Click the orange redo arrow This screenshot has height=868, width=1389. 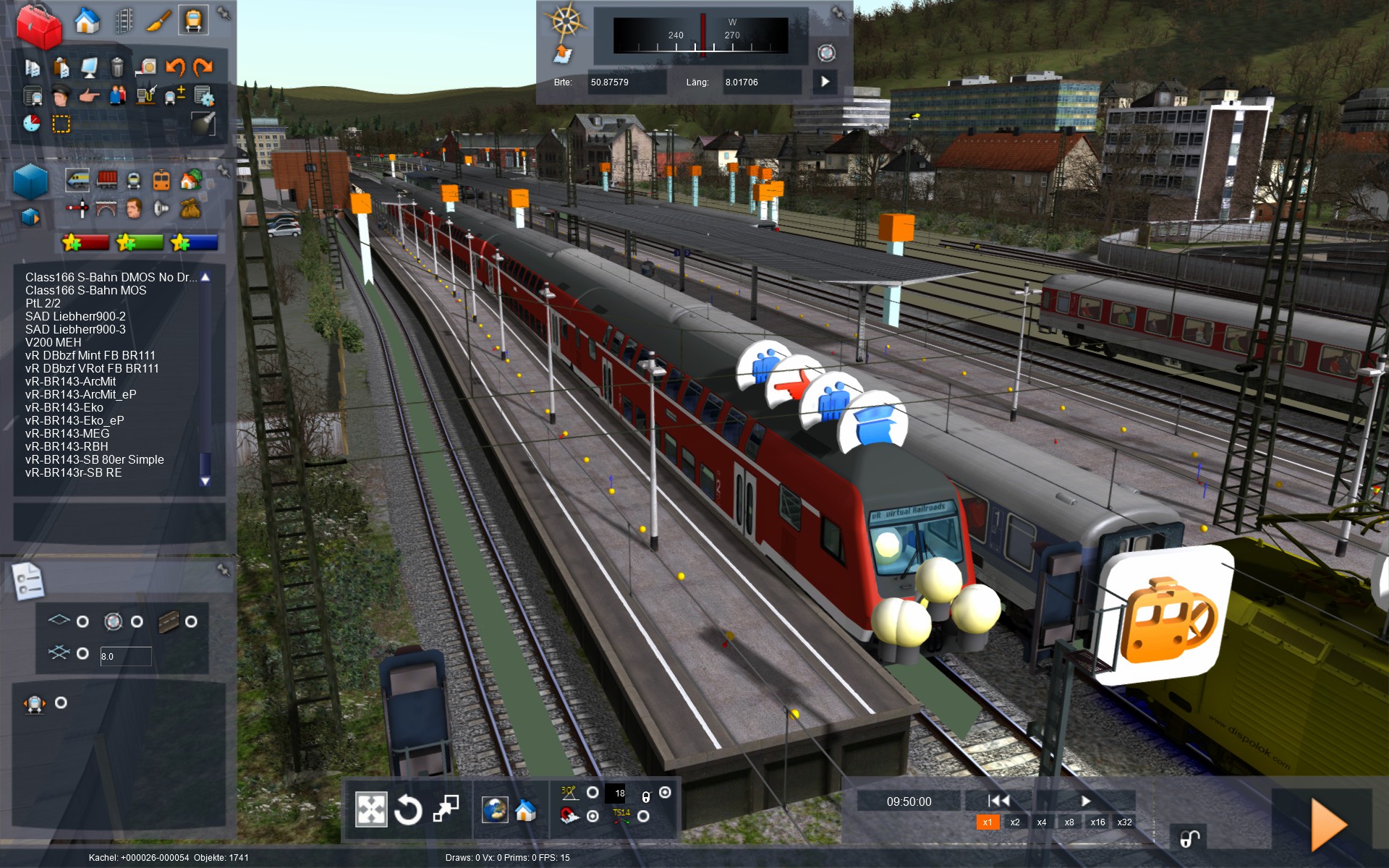point(203,67)
